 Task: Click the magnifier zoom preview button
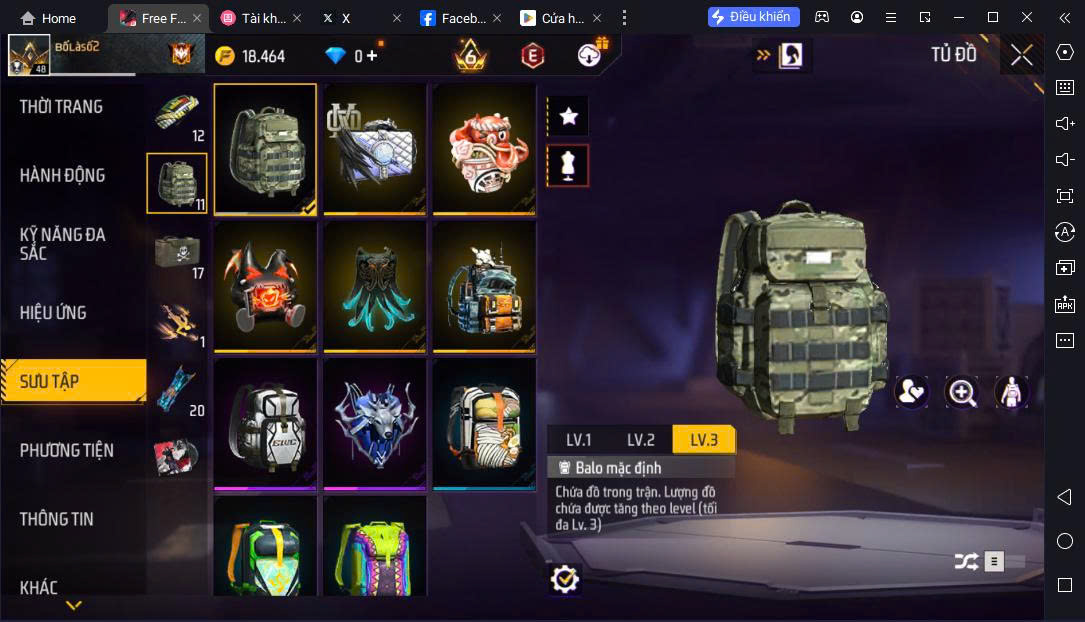(962, 392)
